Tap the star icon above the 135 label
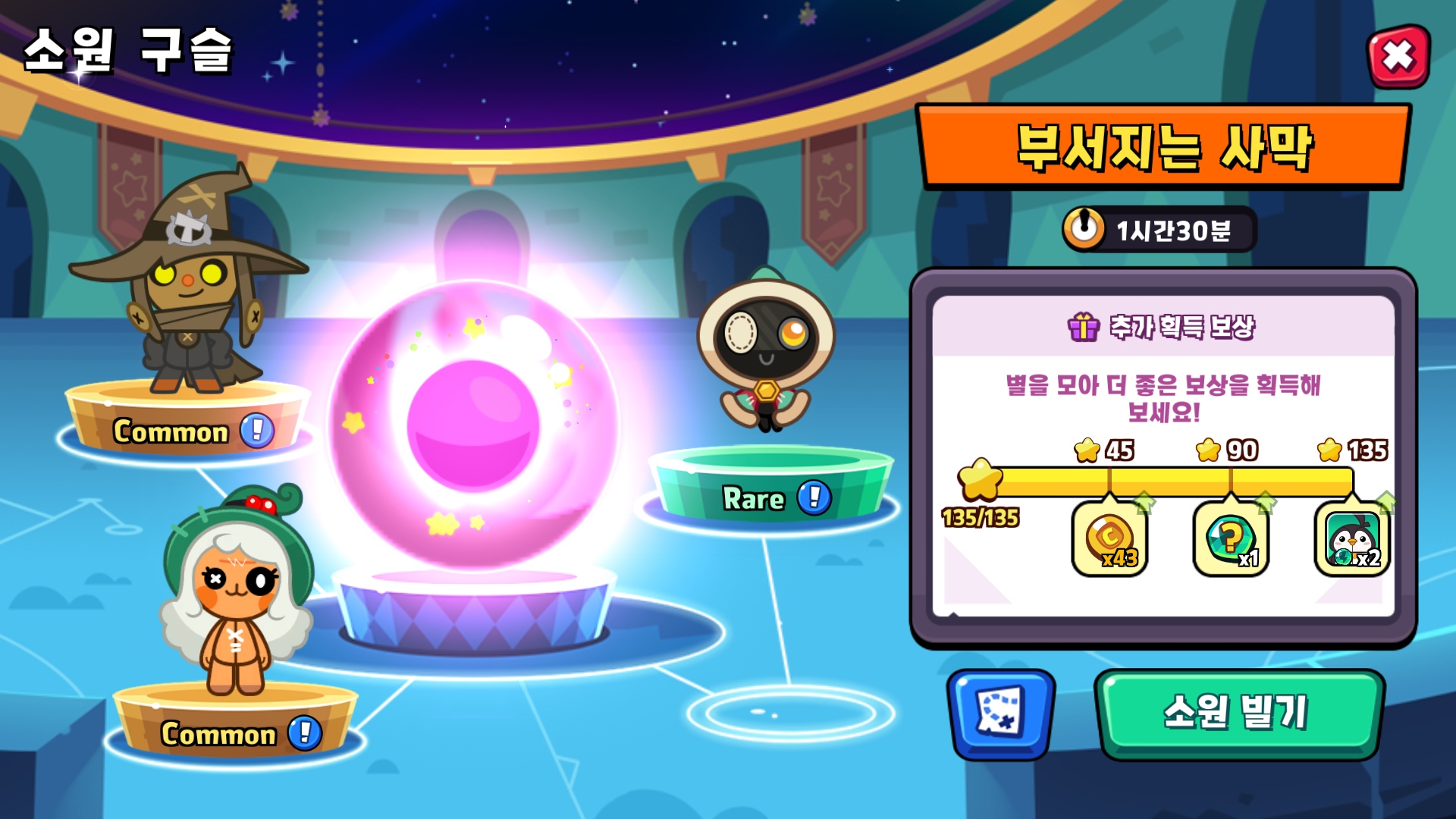Viewport: 1456px width, 819px height. tap(1328, 450)
